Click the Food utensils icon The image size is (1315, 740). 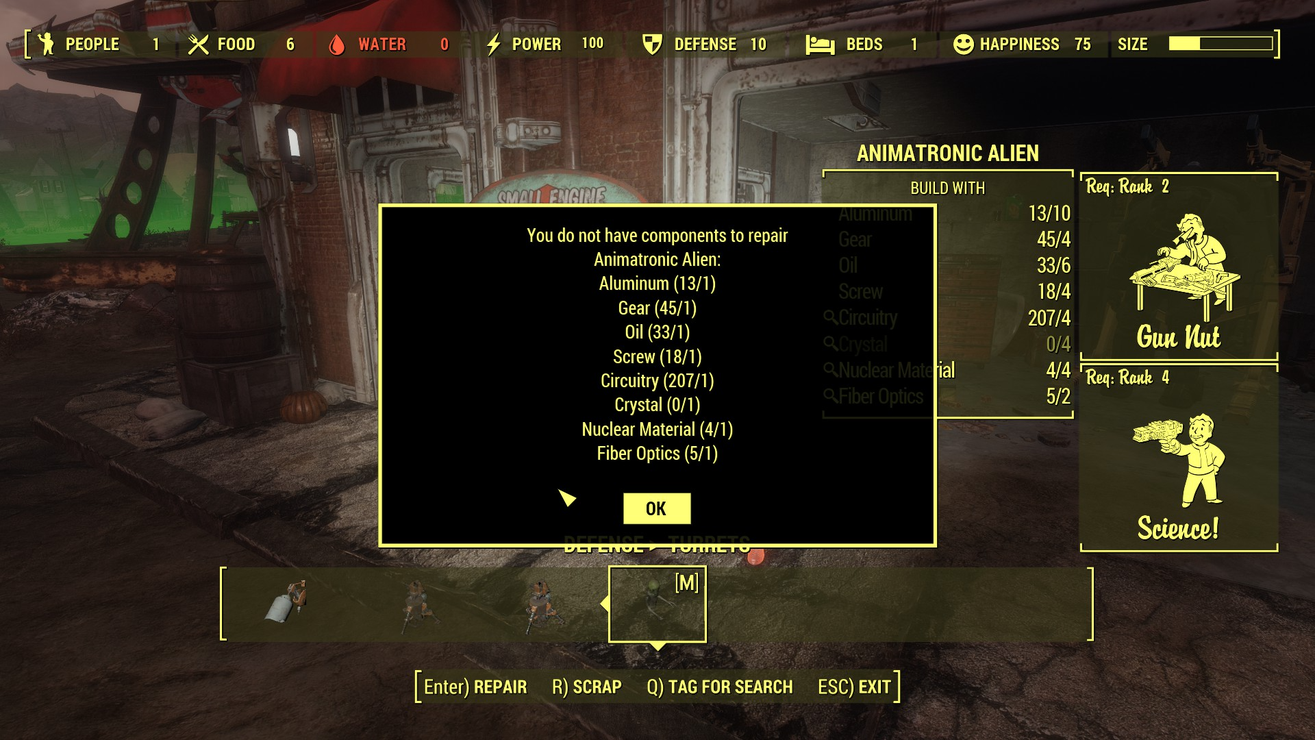coord(198,44)
